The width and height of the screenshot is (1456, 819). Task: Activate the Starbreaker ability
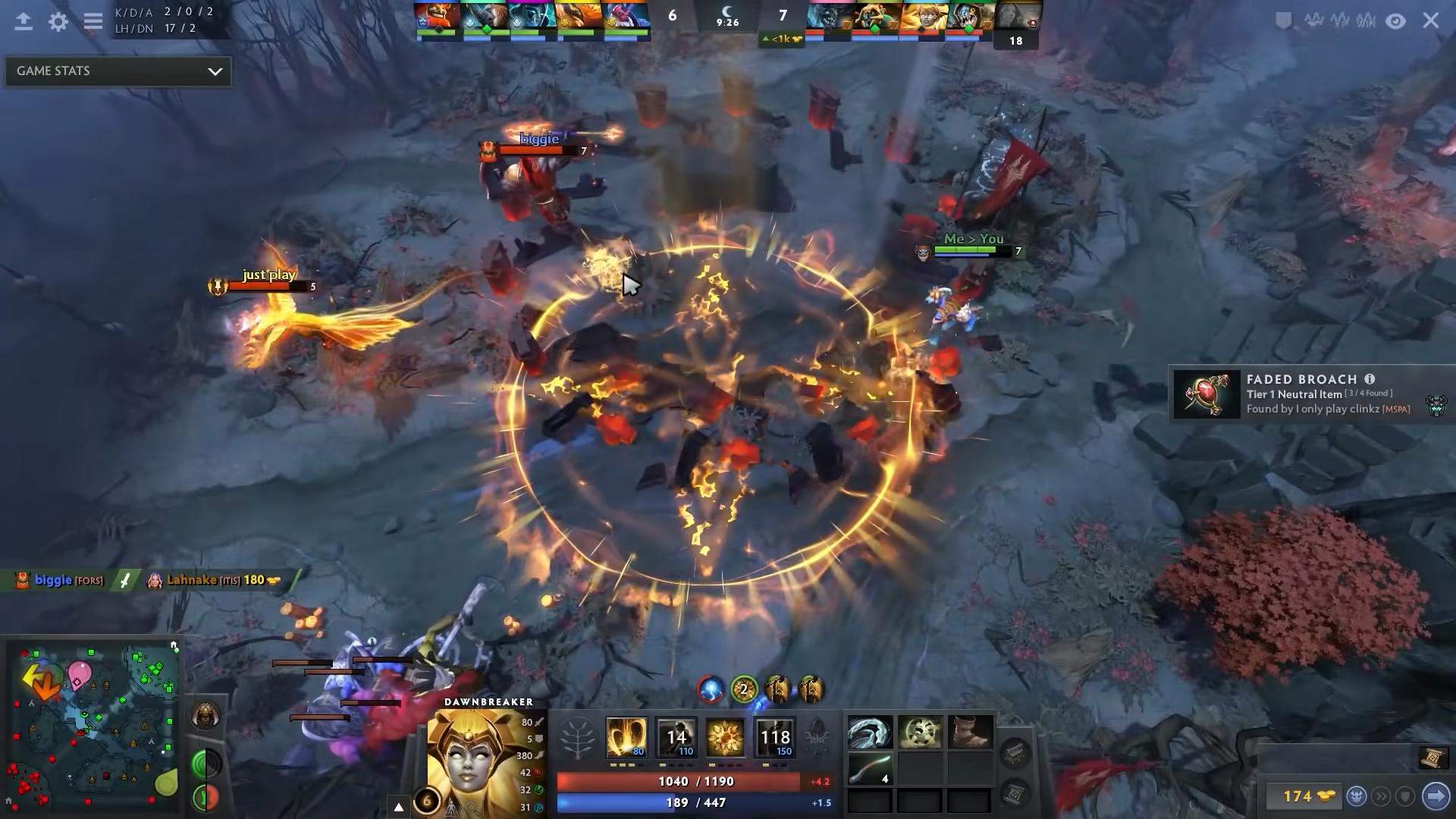[x=626, y=737]
